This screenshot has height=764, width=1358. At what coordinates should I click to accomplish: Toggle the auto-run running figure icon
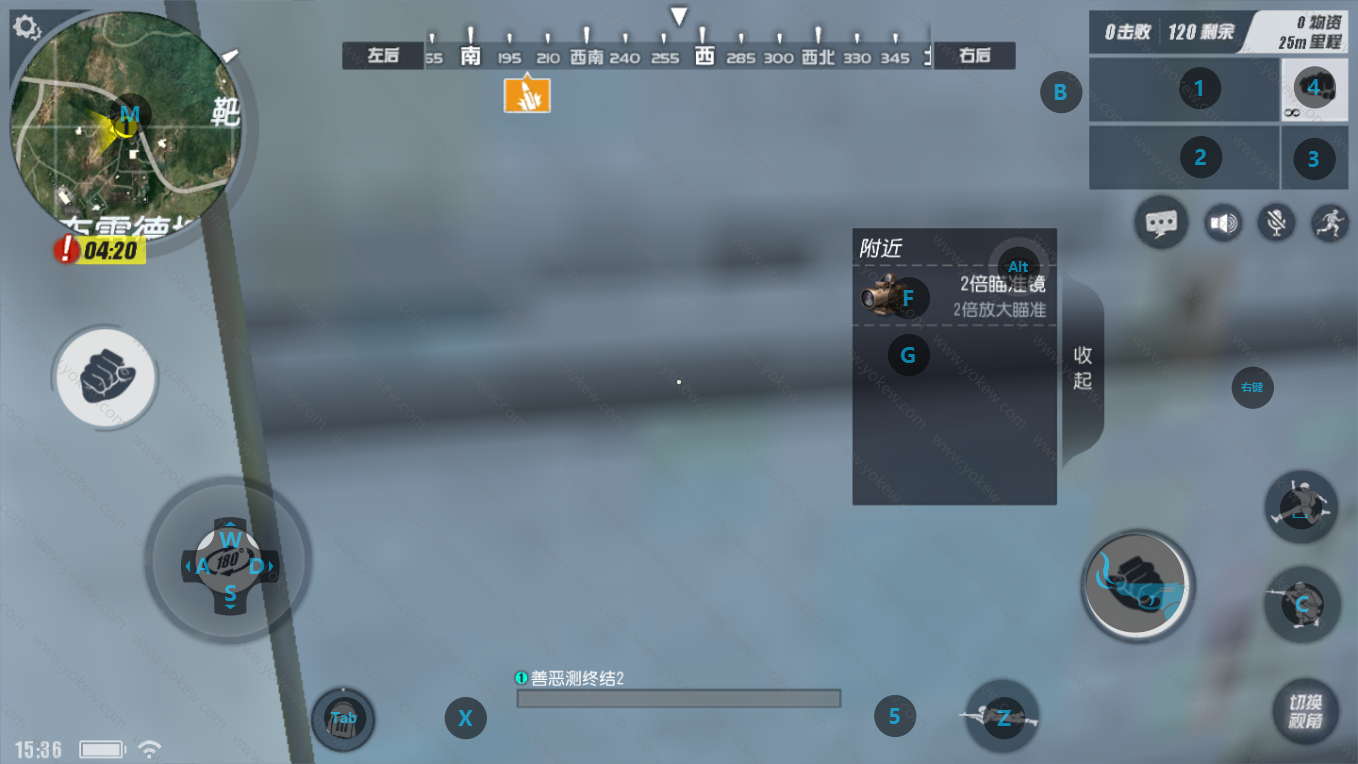[x=1328, y=222]
